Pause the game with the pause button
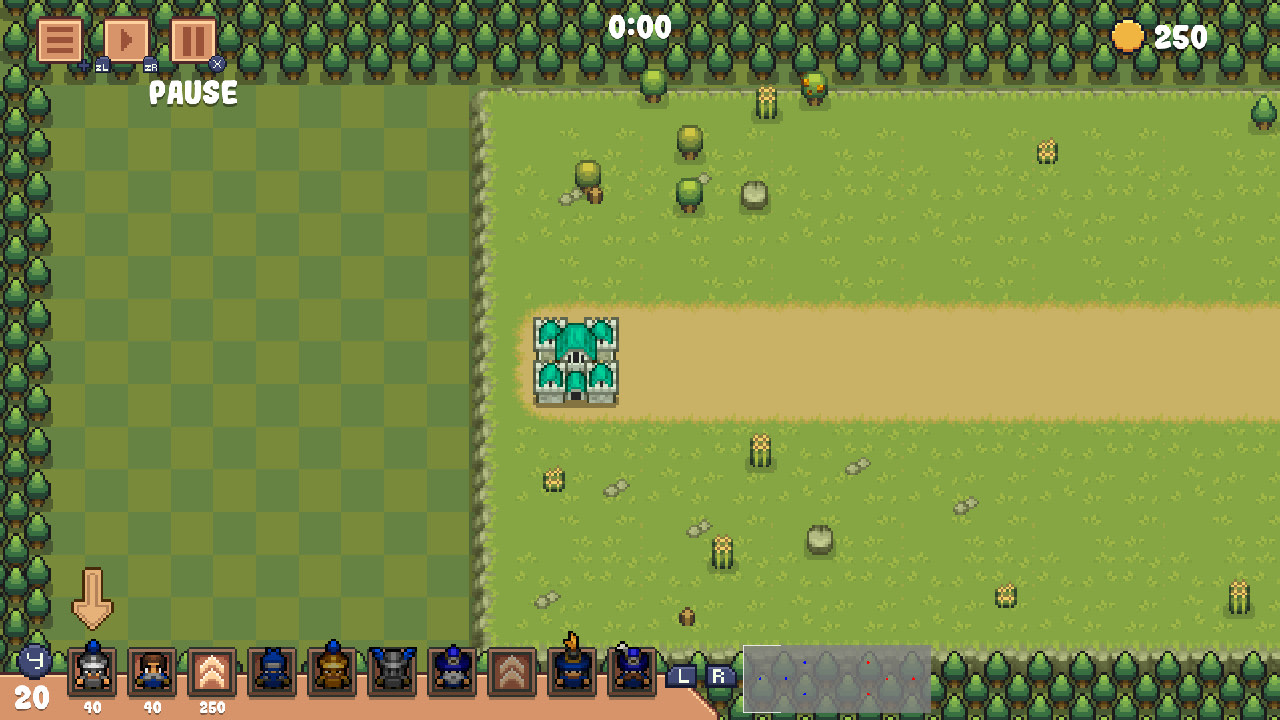The image size is (1280, 720). click(190, 41)
